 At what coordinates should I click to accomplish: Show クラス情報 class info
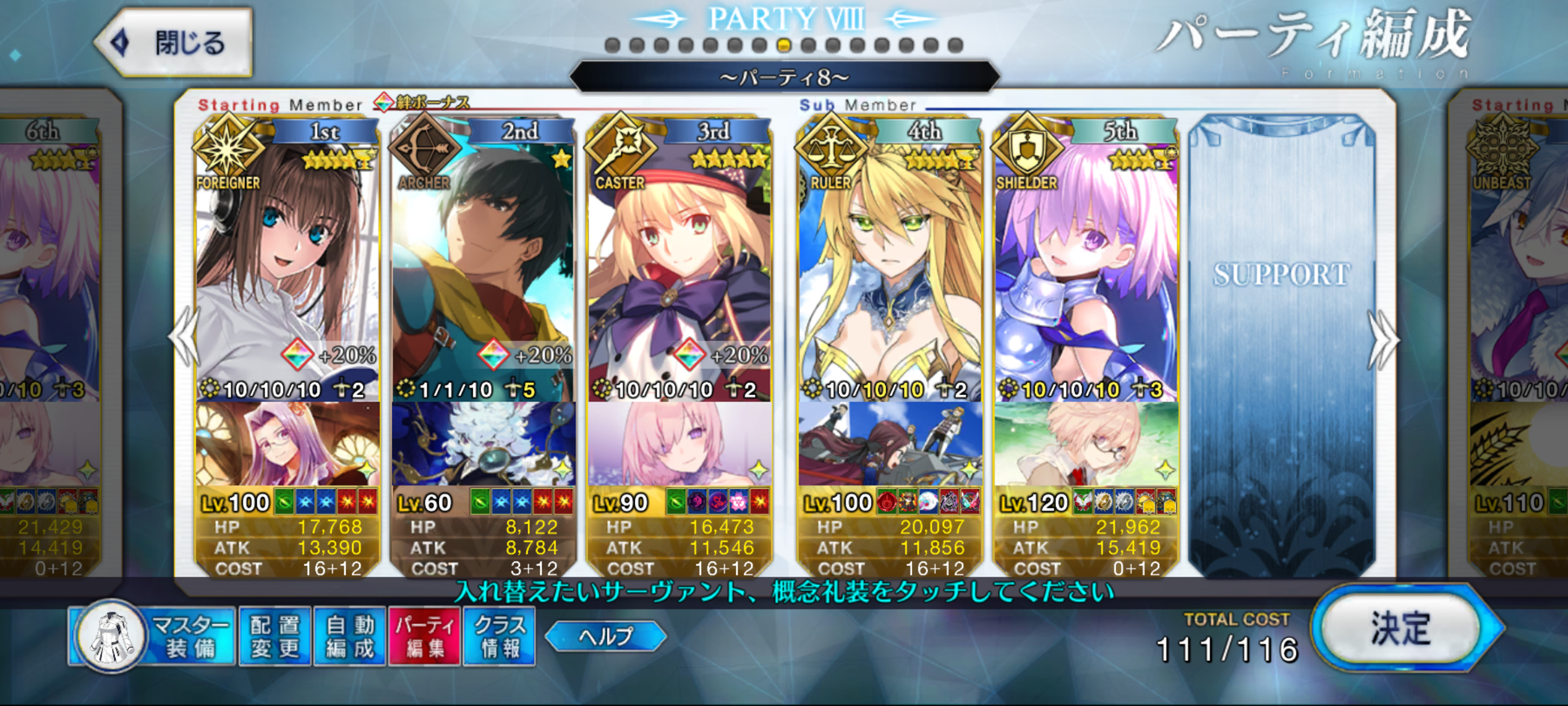point(499,637)
